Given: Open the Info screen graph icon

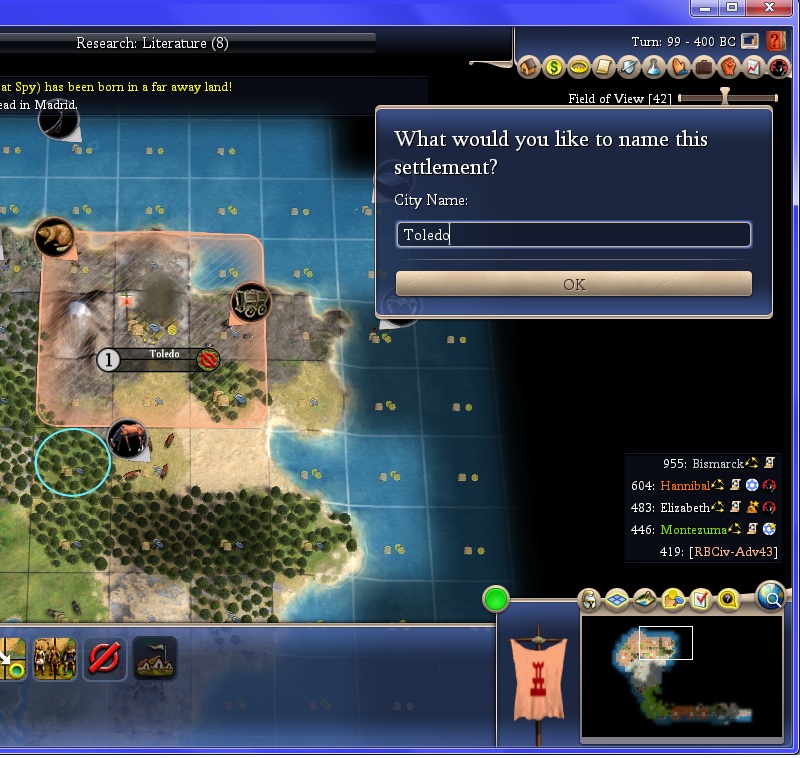Looking at the screenshot, I should [x=753, y=68].
